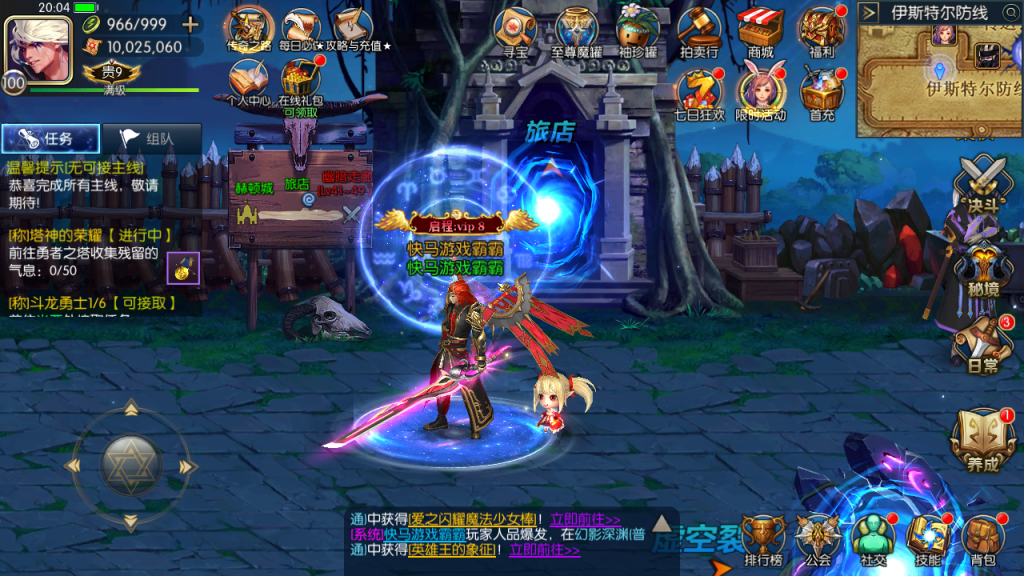Open the 首充 first recharge chest

(822, 92)
